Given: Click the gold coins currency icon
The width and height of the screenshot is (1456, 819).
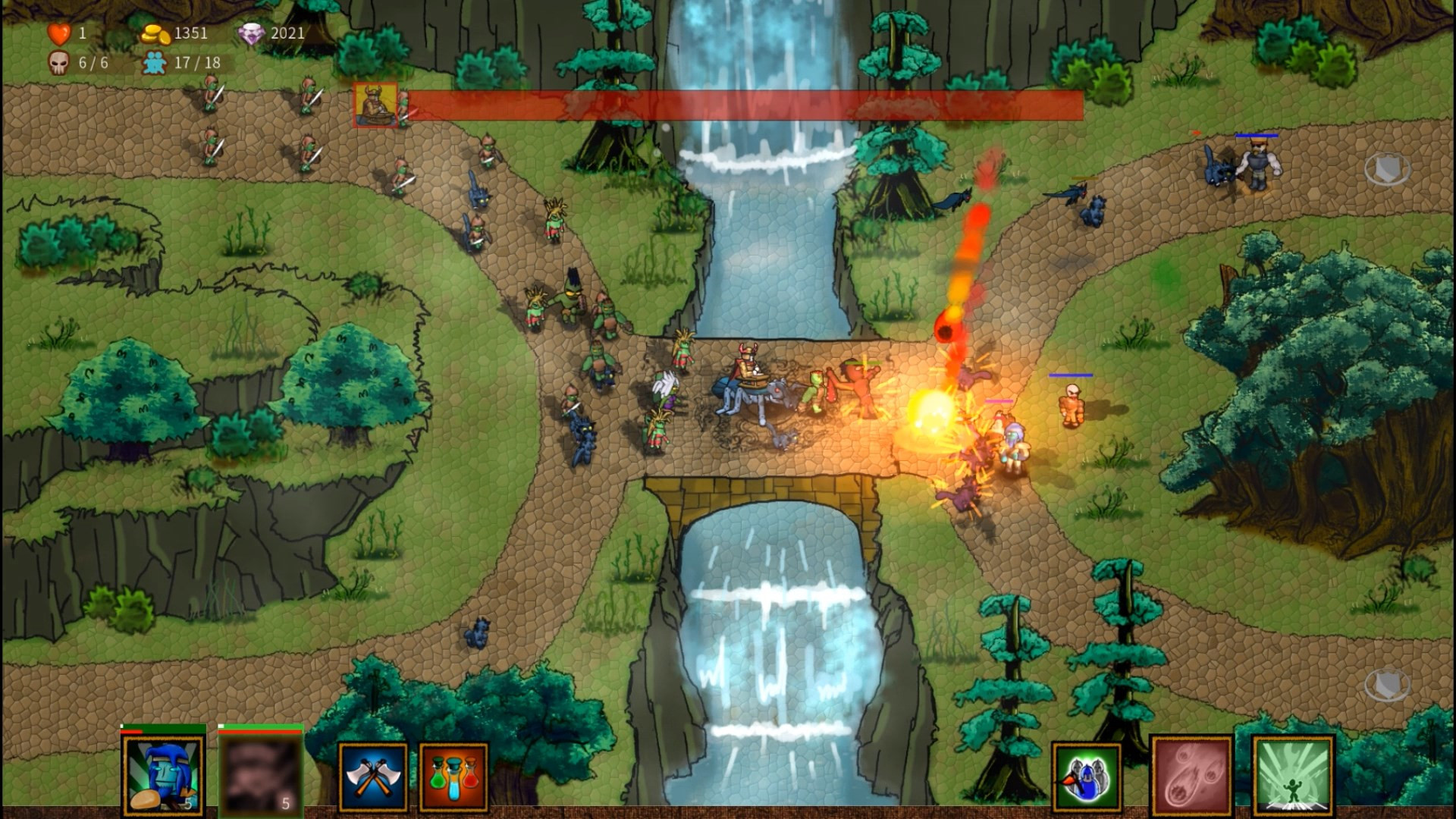Looking at the screenshot, I should tap(158, 33).
